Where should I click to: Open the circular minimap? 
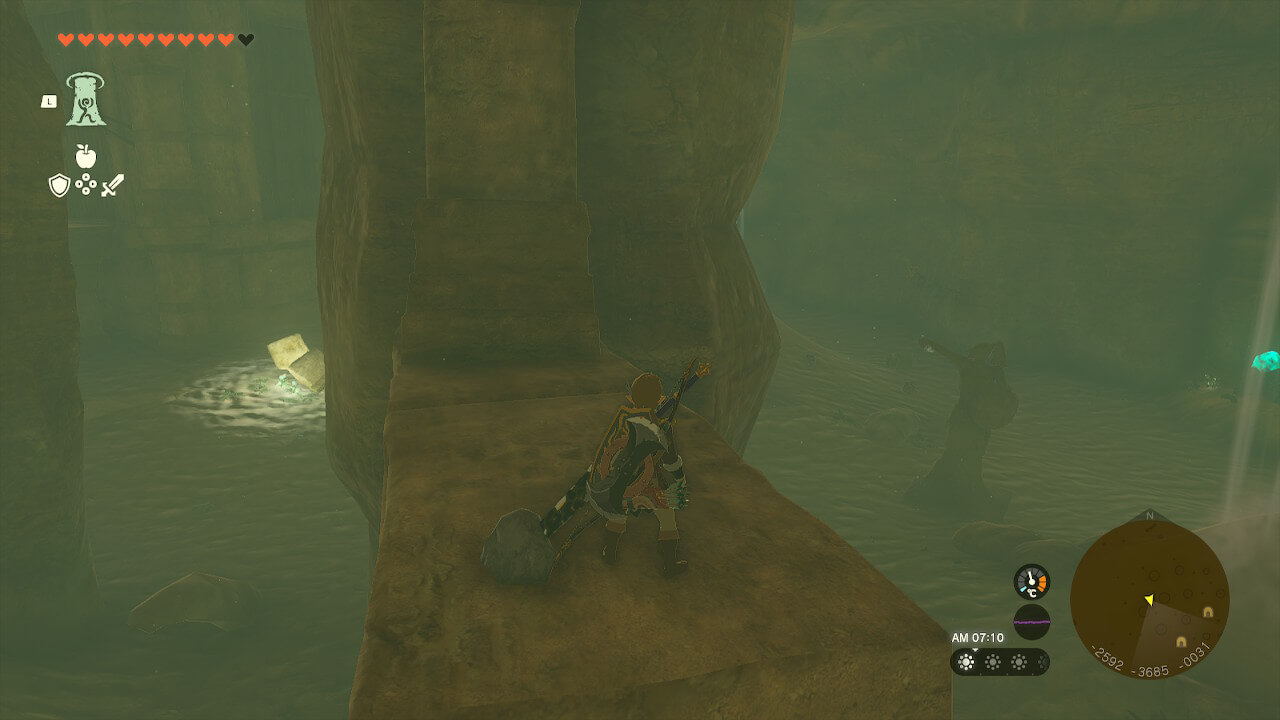point(1149,599)
